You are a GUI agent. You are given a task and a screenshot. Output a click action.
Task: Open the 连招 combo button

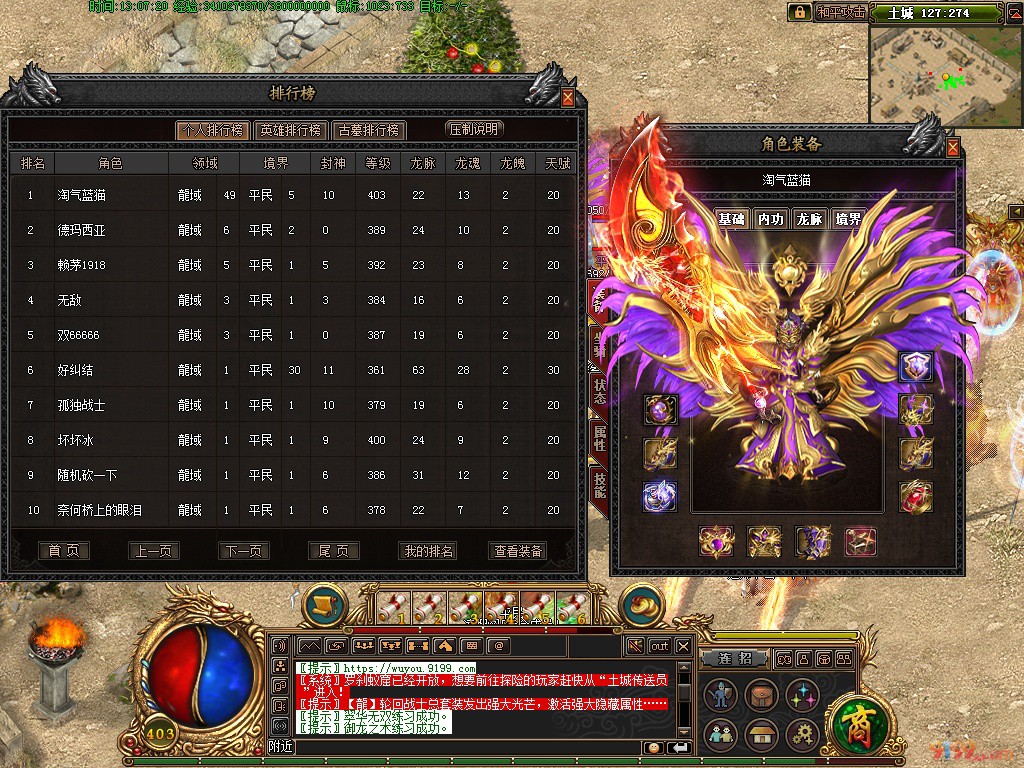point(742,659)
